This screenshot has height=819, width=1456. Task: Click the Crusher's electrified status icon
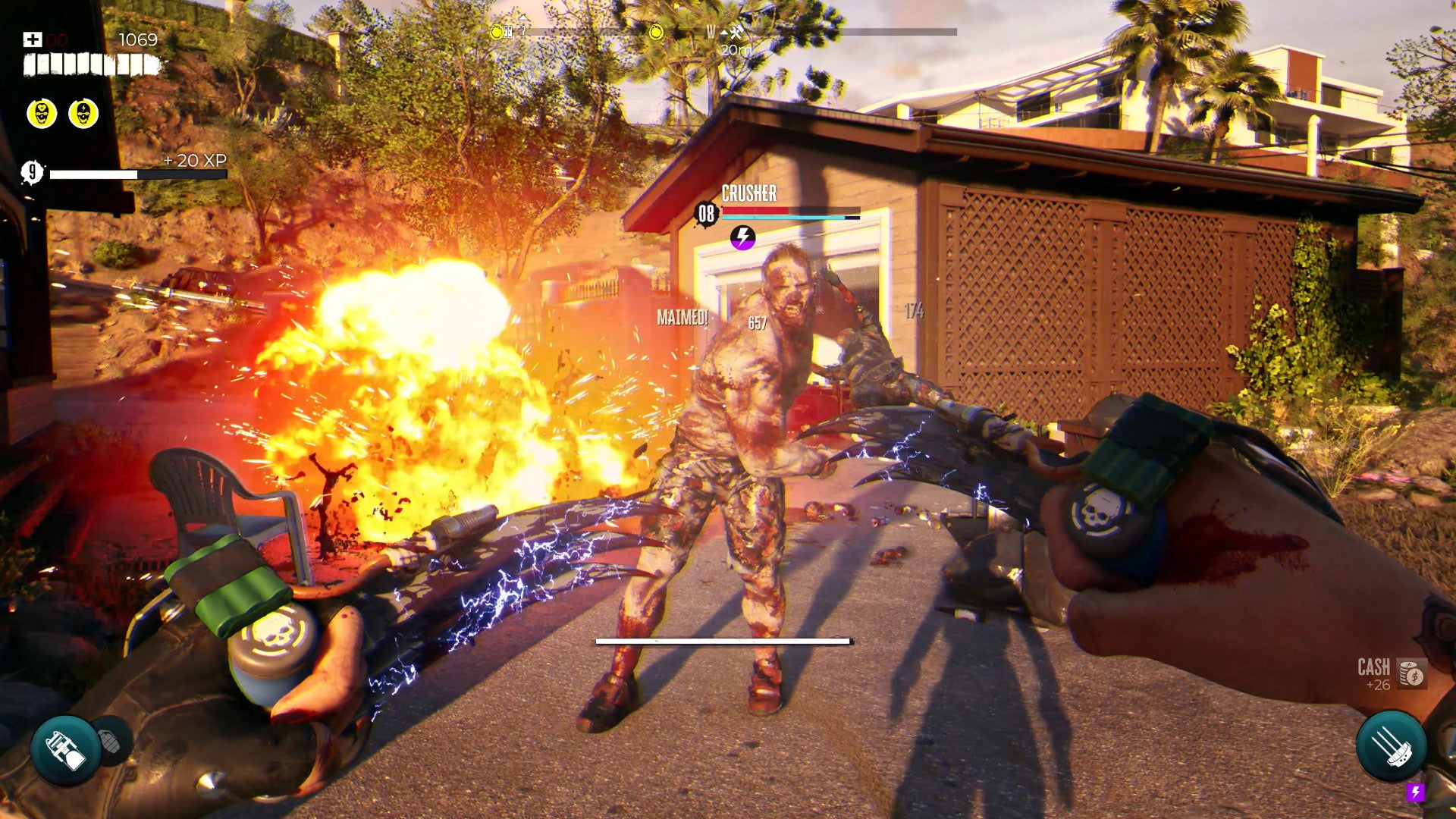click(742, 237)
